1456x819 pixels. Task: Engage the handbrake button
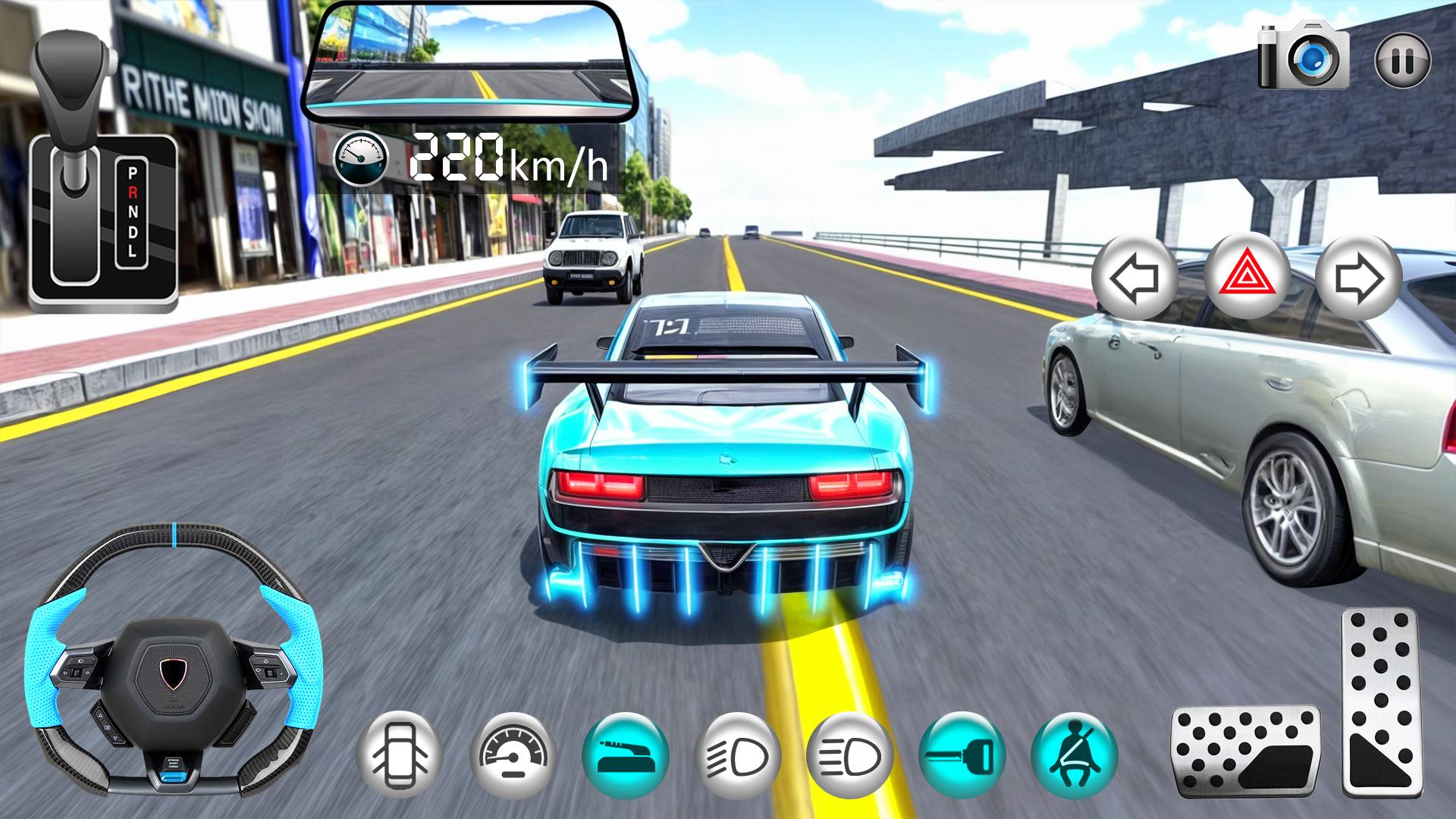click(x=625, y=756)
